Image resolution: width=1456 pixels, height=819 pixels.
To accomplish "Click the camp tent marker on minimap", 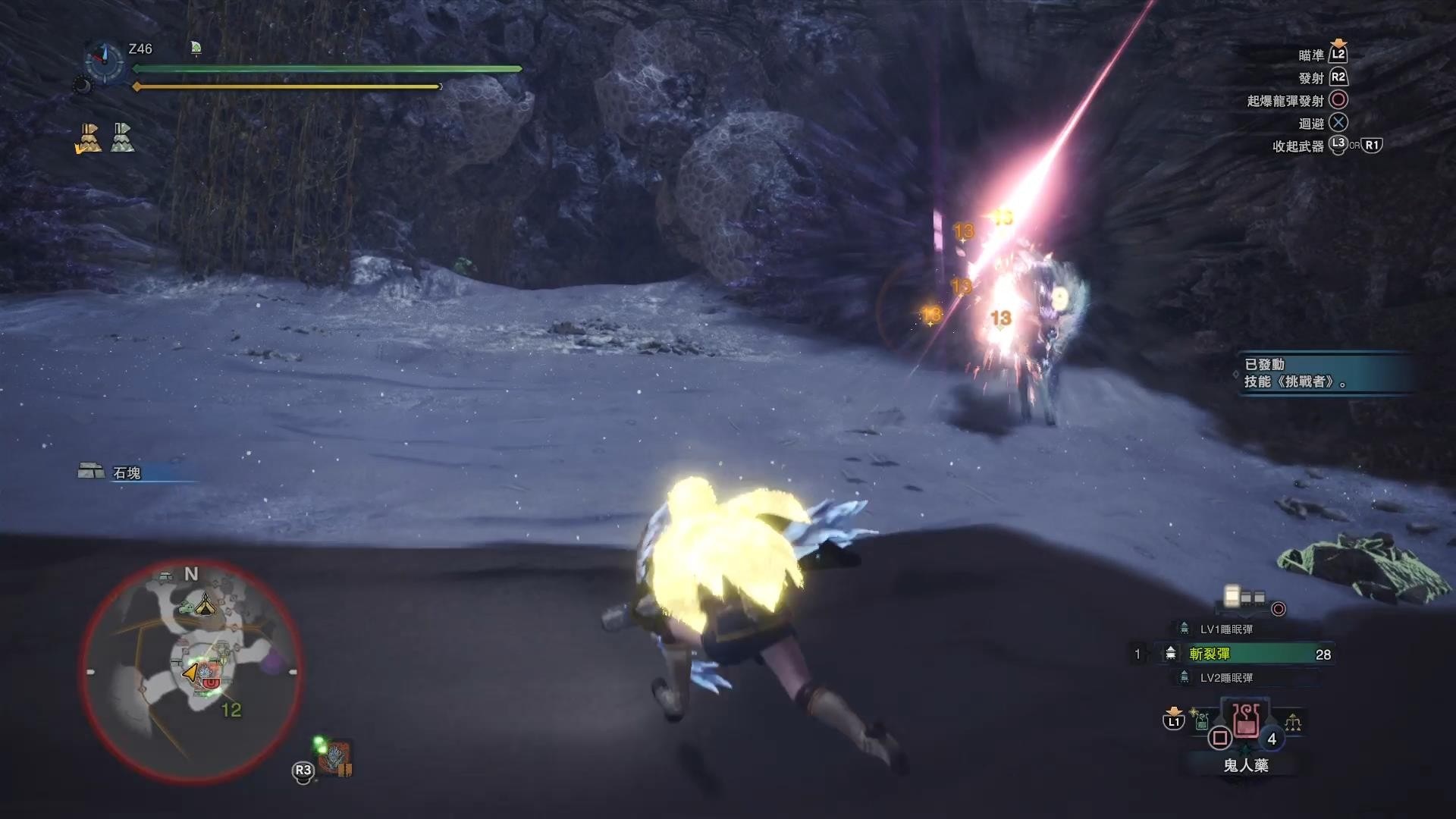I will point(205,605).
